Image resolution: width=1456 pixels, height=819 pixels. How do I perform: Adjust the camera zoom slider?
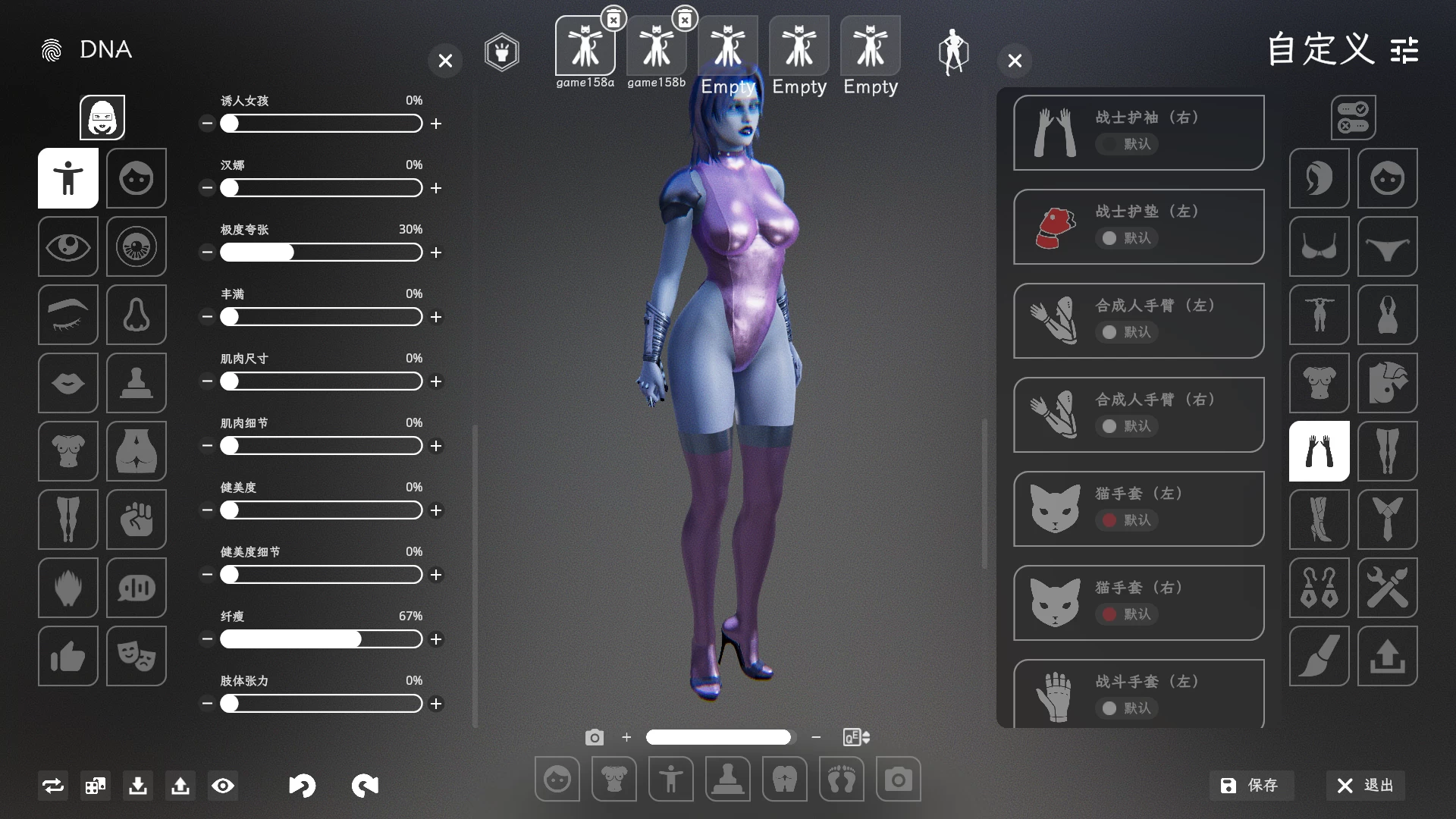(x=718, y=737)
